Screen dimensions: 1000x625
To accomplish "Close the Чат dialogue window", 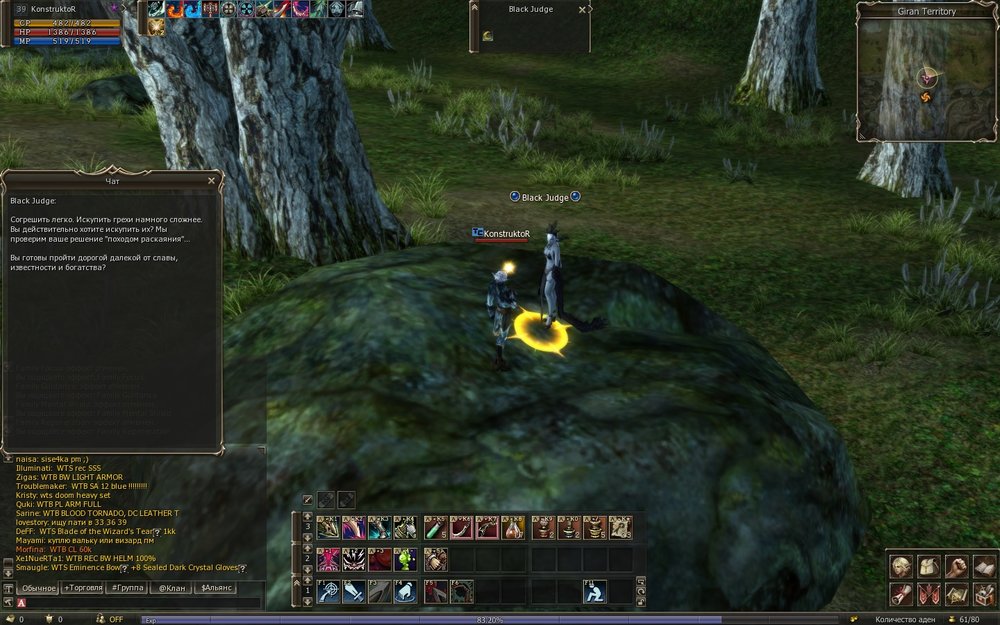I will pyautogui.click(x=211, y=181).
